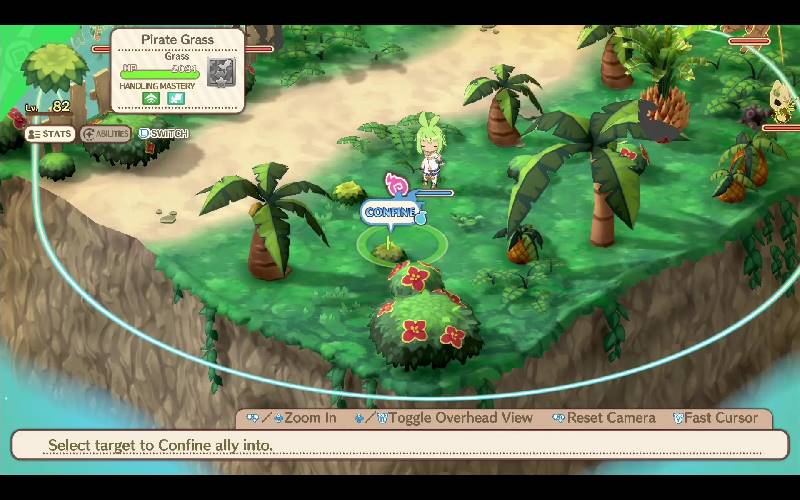Click the teal Handling Mastery icon

click(176, 99)
